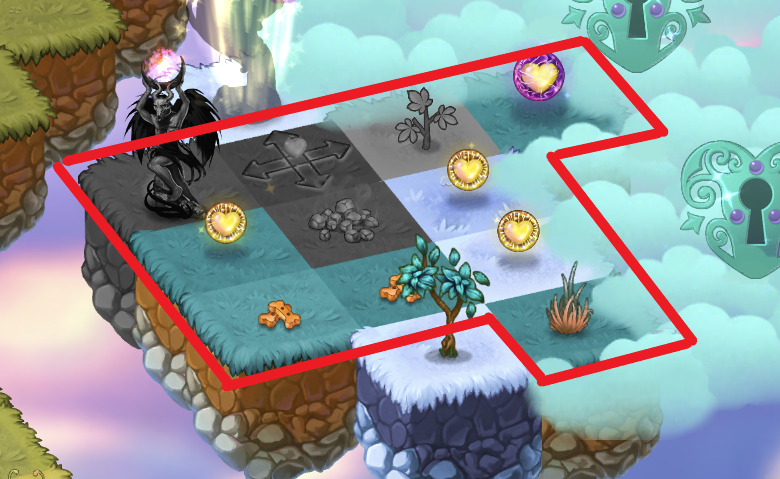Image resolution: width=780 pixels, height=479 pixels.
Task: Tap the purple heart orb
Action: click(x=538, y=76)
